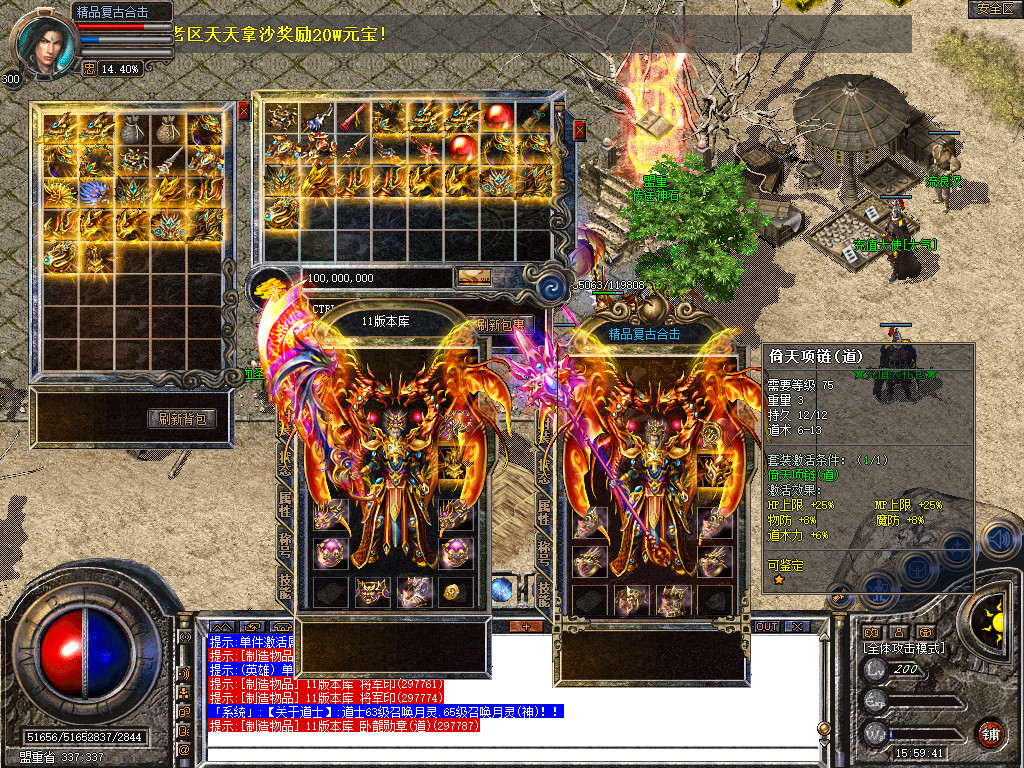Viewport: 1024px width, 768px height.
Task: Click the 铺 shop button
Action: tap(990, 733)
